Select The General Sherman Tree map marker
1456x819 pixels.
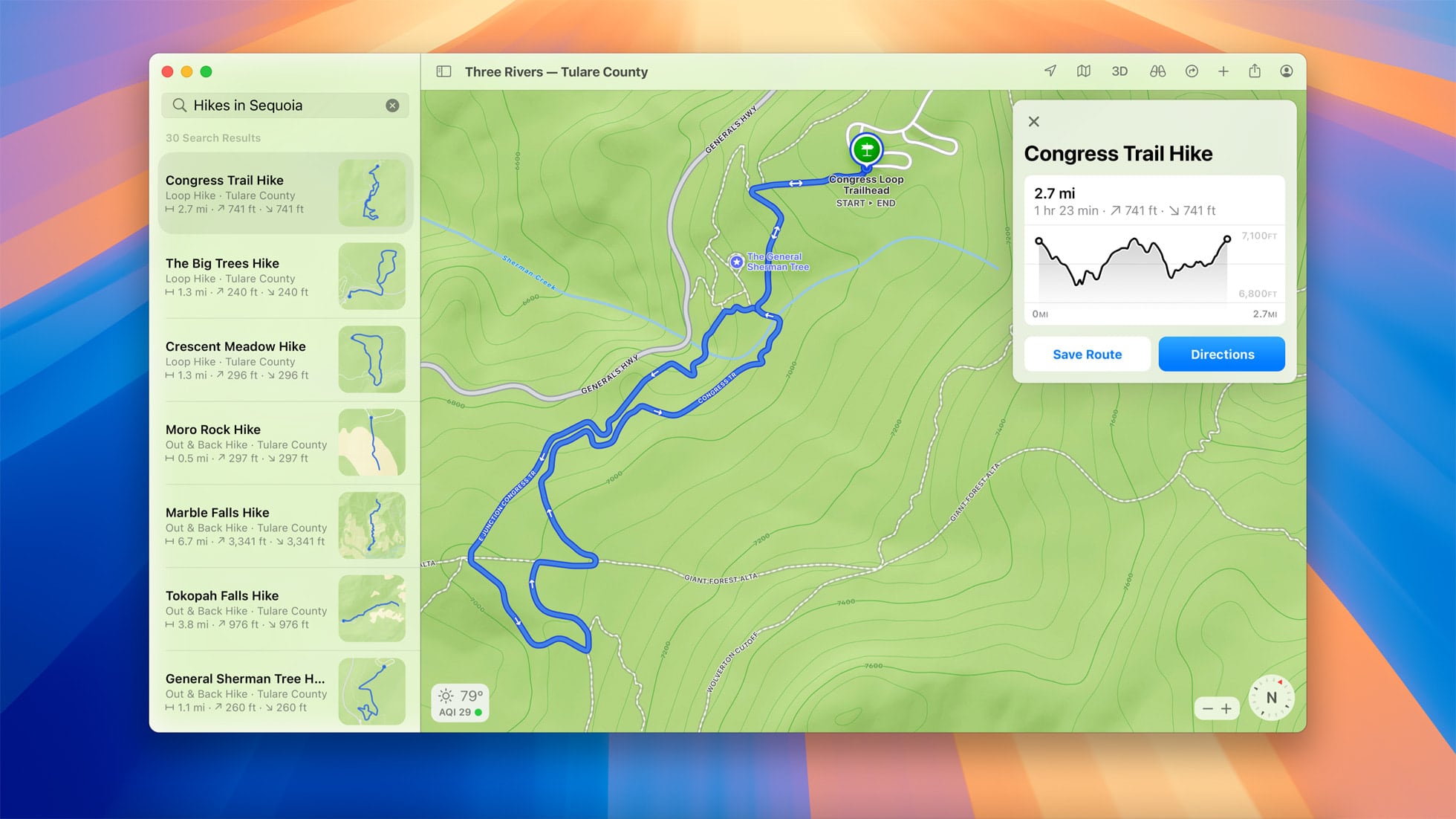[x=735, y=262]
